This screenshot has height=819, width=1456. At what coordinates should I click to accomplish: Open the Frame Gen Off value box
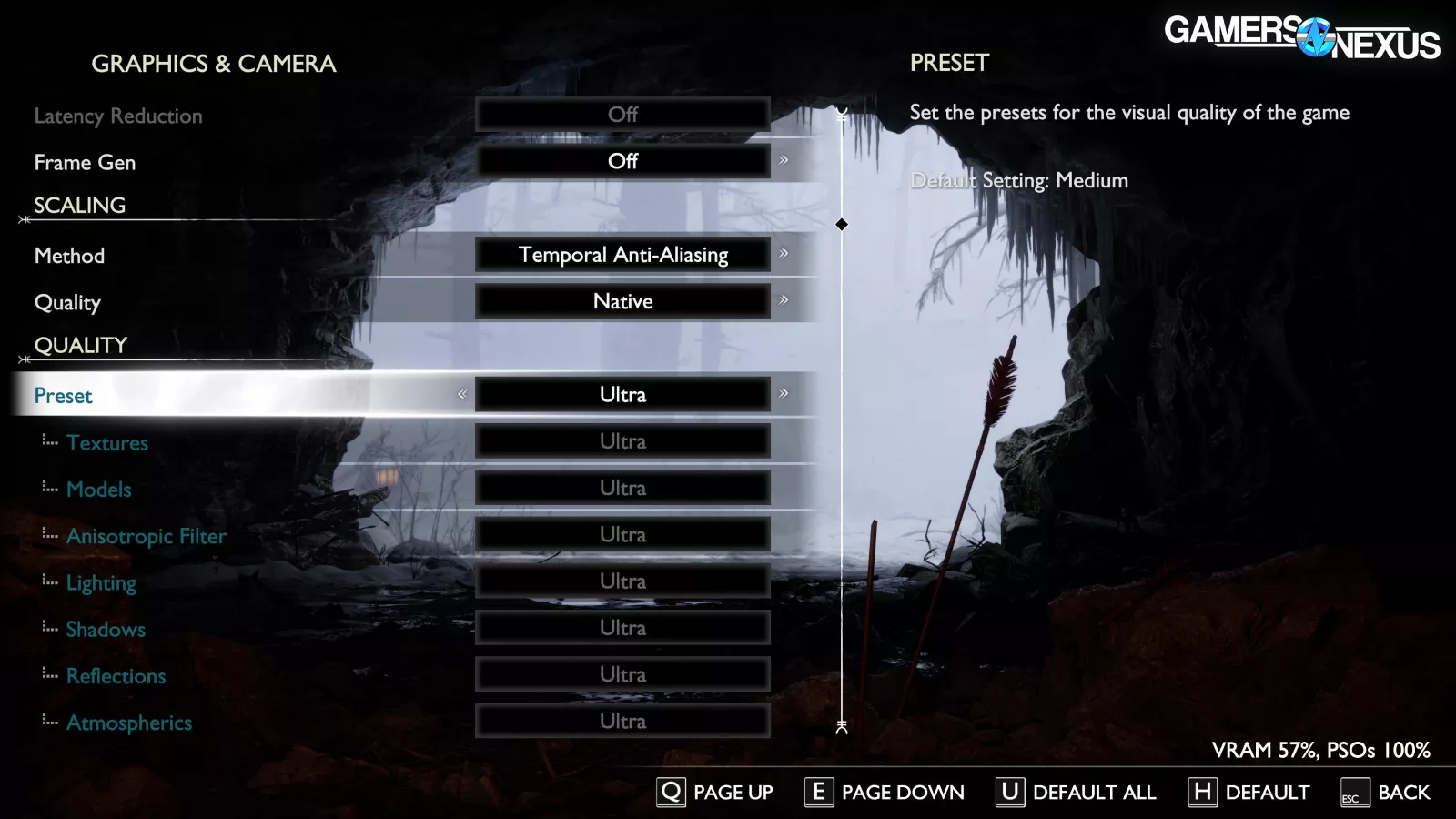pos(622,161)
